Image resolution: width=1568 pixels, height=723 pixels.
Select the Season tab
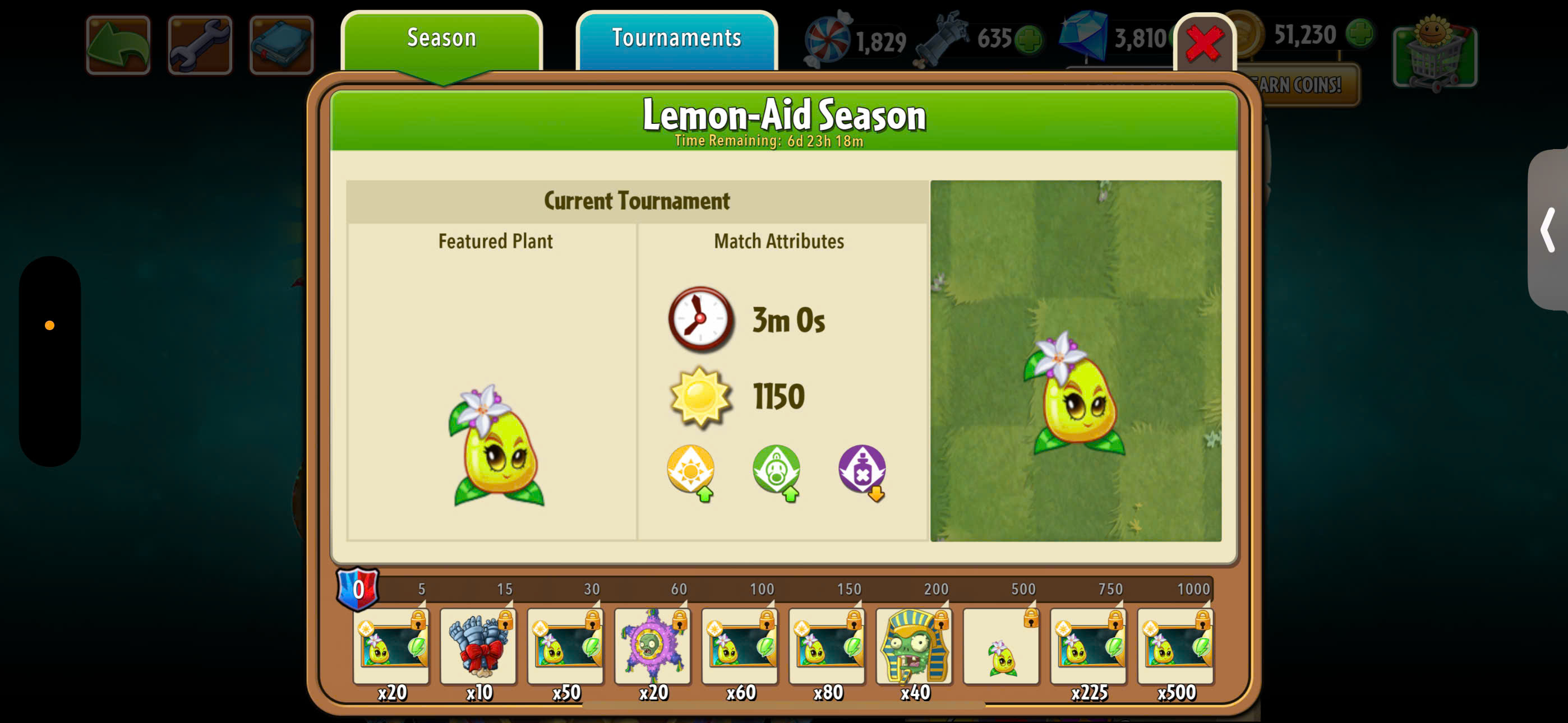coord(441,39)
